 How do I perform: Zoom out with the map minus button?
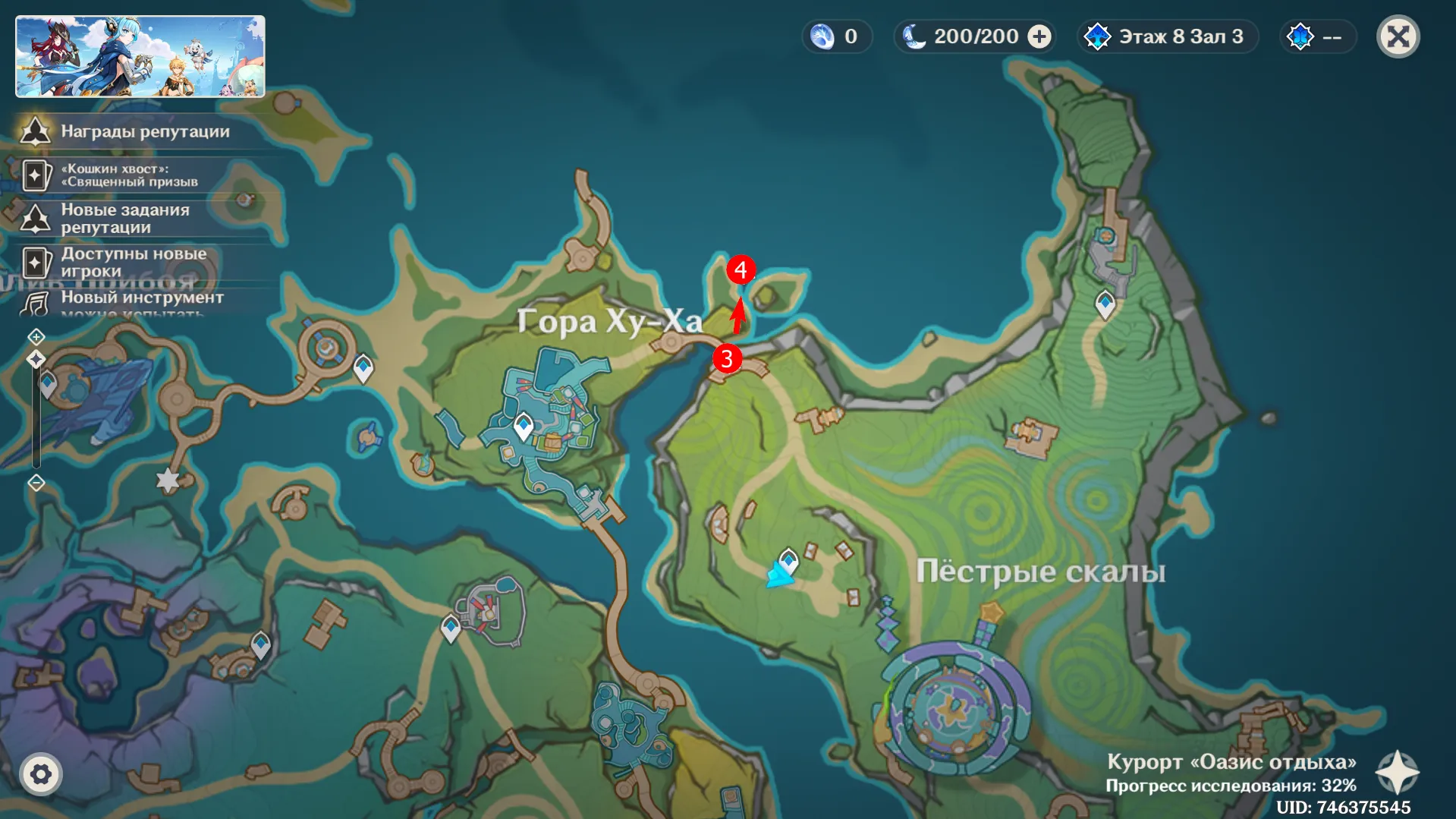36,483
